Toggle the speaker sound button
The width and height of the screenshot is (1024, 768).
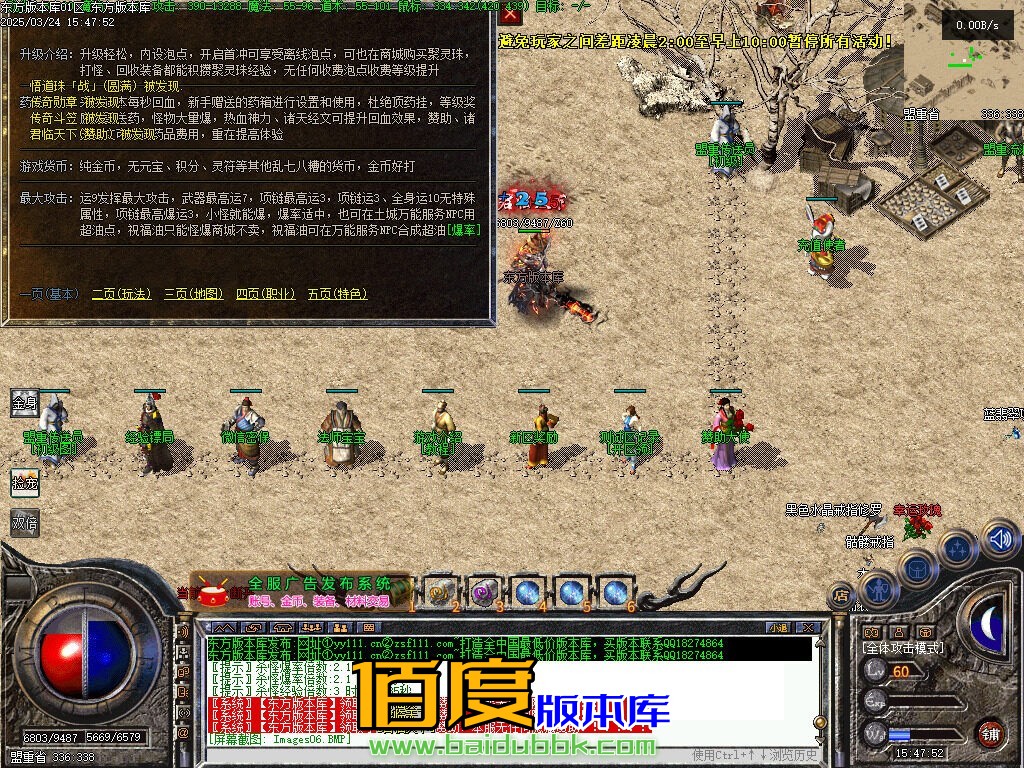[x=999, y=540]
